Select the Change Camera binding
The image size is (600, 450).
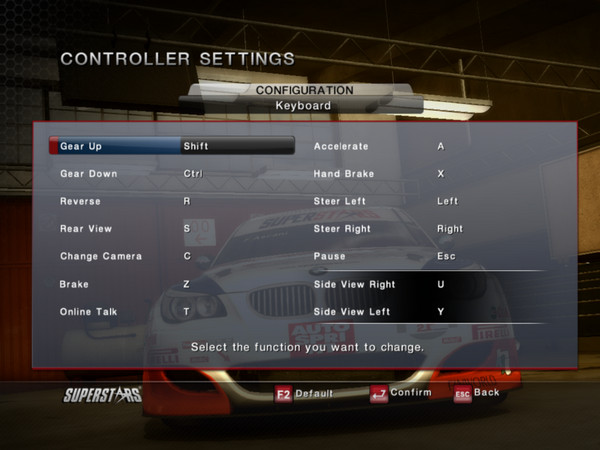(170, 257)
